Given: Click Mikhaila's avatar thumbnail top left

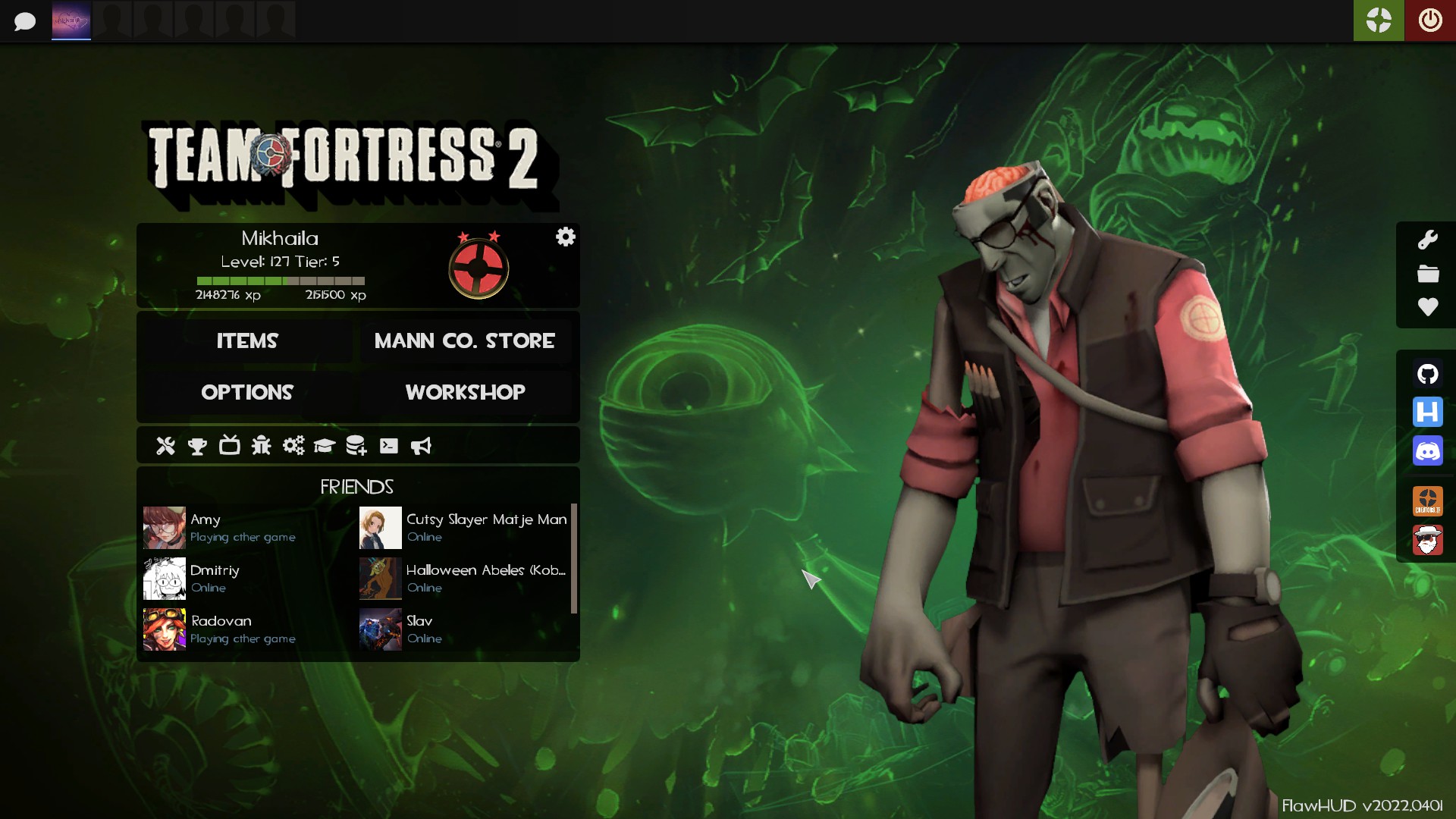Looking at the screenshot, I should (x=71, y=20).
